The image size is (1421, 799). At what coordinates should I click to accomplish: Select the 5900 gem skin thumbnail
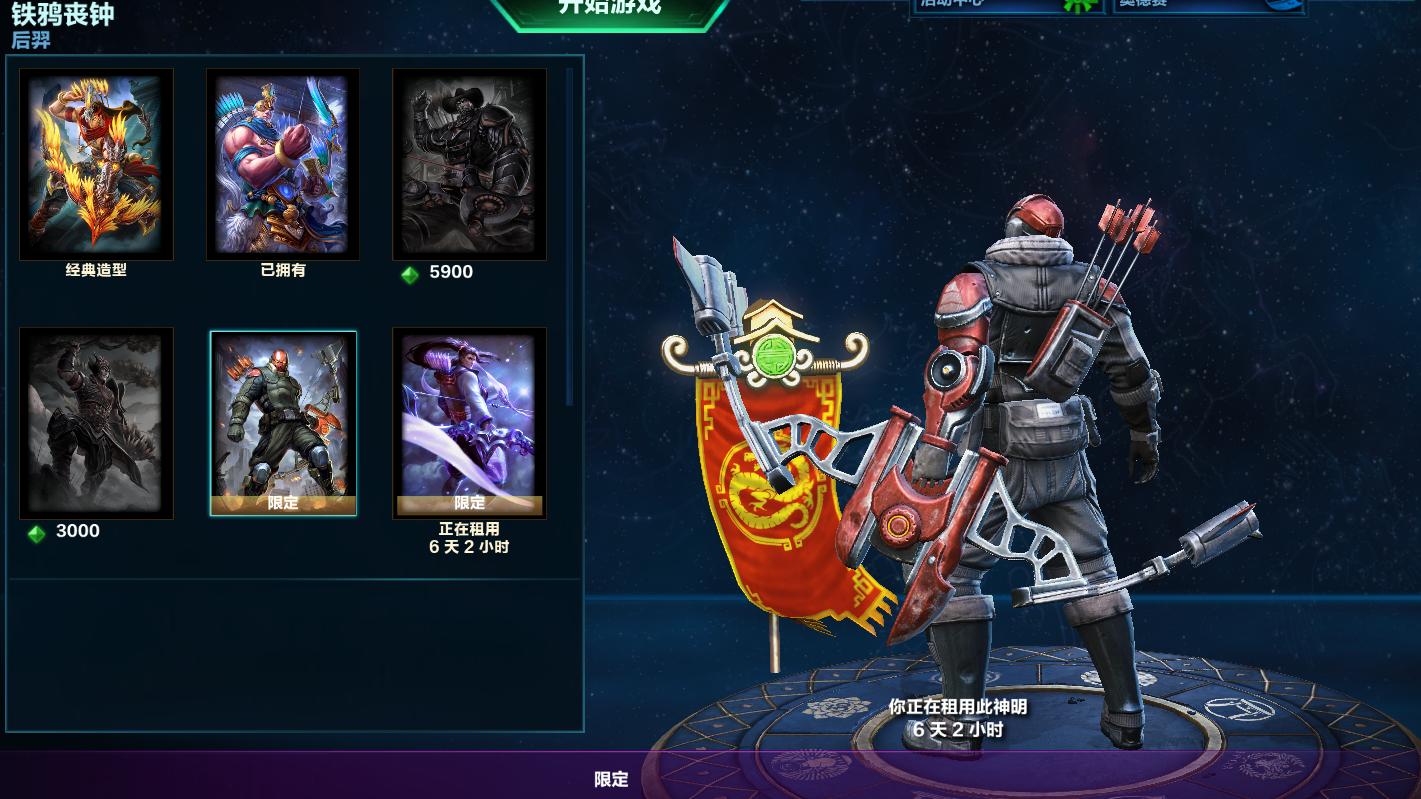pyautogui.click(x=469, y=164)
